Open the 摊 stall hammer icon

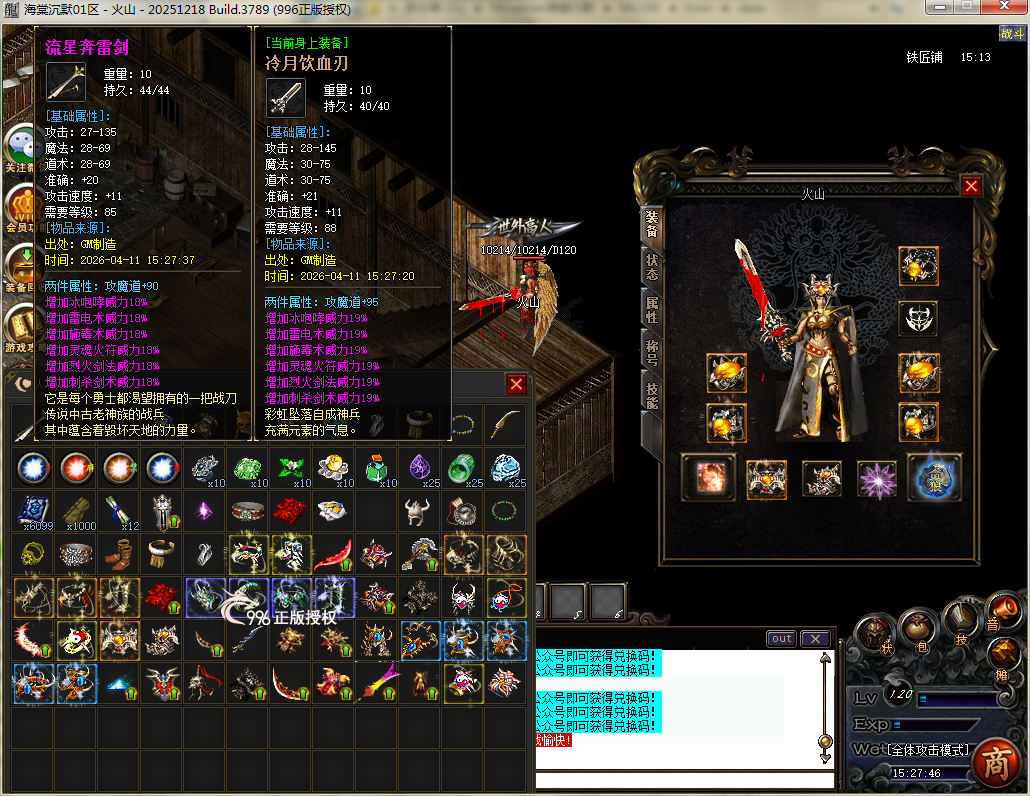pyautogui.click(x=1003, y=656)
